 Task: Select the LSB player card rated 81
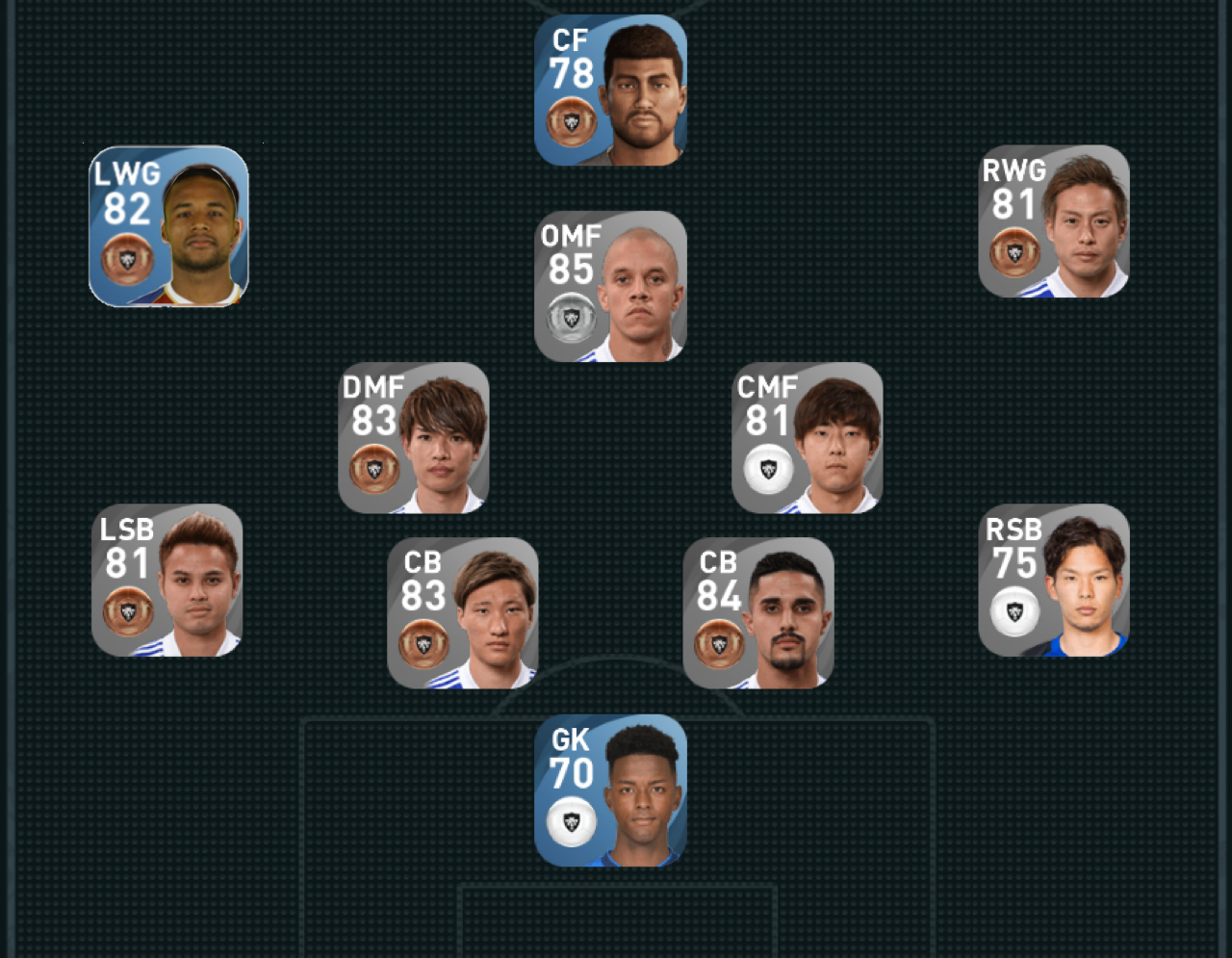[167, 581]
